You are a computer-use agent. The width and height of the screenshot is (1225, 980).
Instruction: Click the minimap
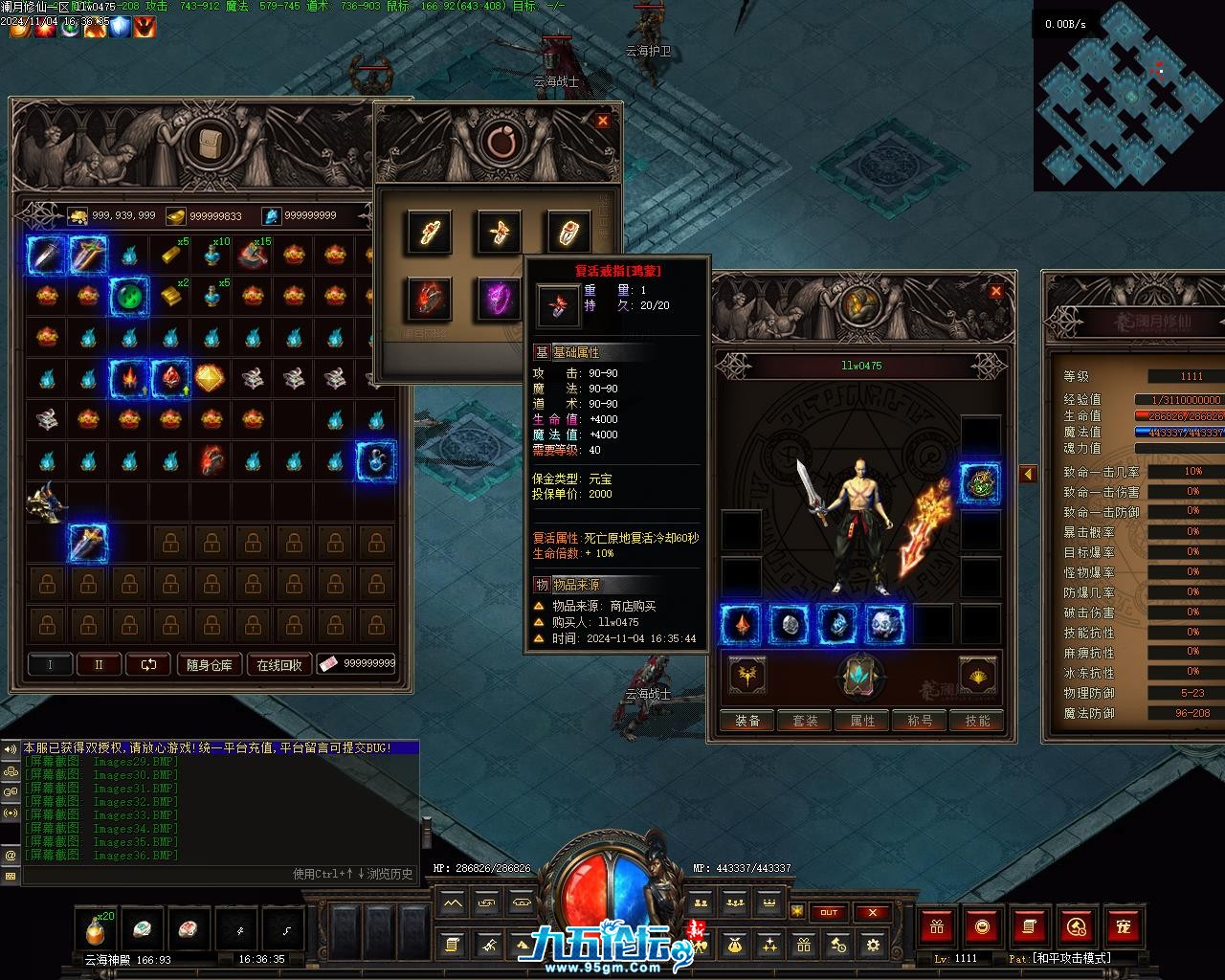(x=1129, y=96)
